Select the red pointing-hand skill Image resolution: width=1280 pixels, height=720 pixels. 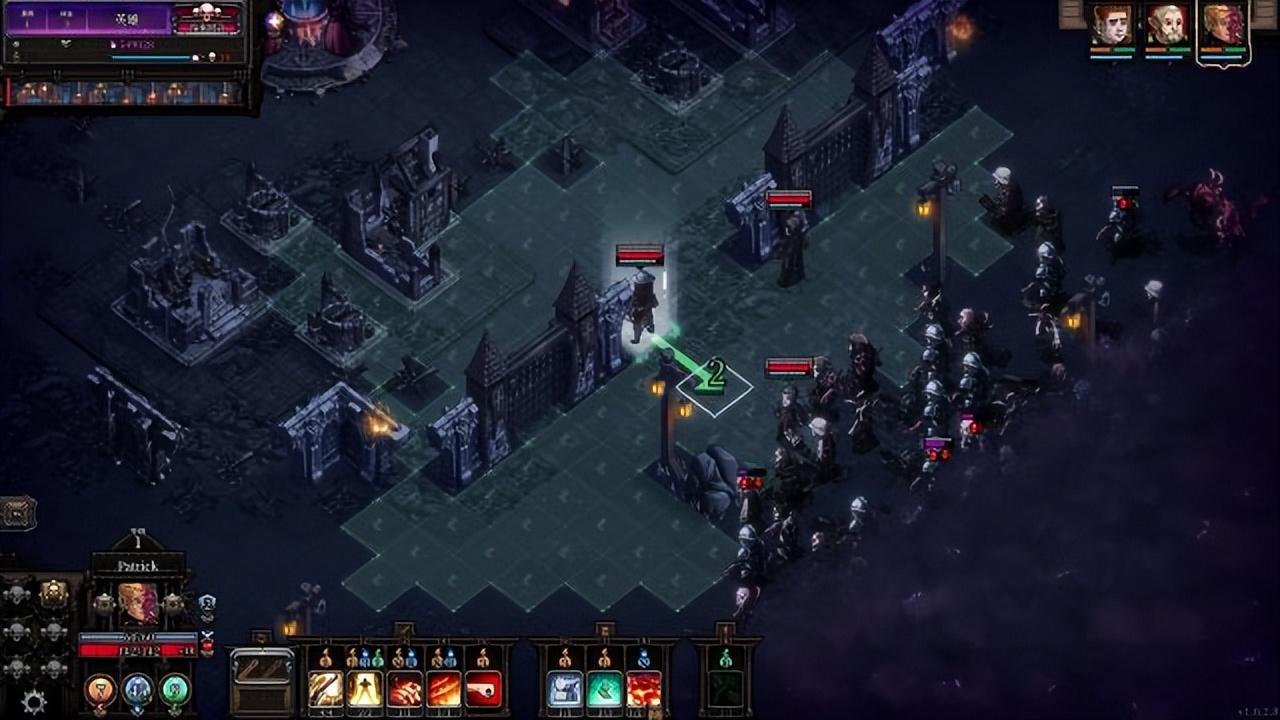click(x=484, y=688)
